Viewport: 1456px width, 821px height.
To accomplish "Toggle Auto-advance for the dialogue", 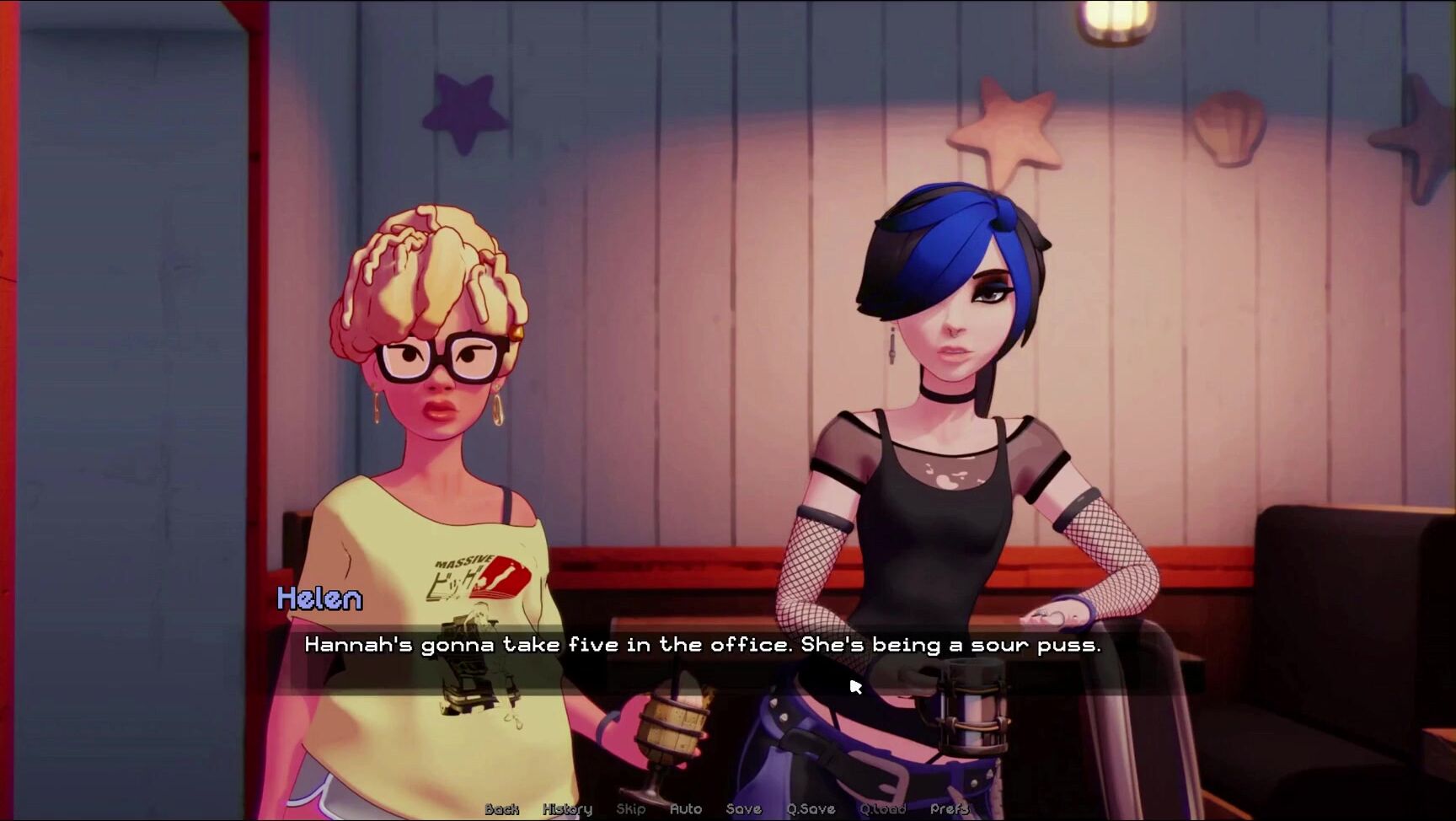I will [685, 809].
